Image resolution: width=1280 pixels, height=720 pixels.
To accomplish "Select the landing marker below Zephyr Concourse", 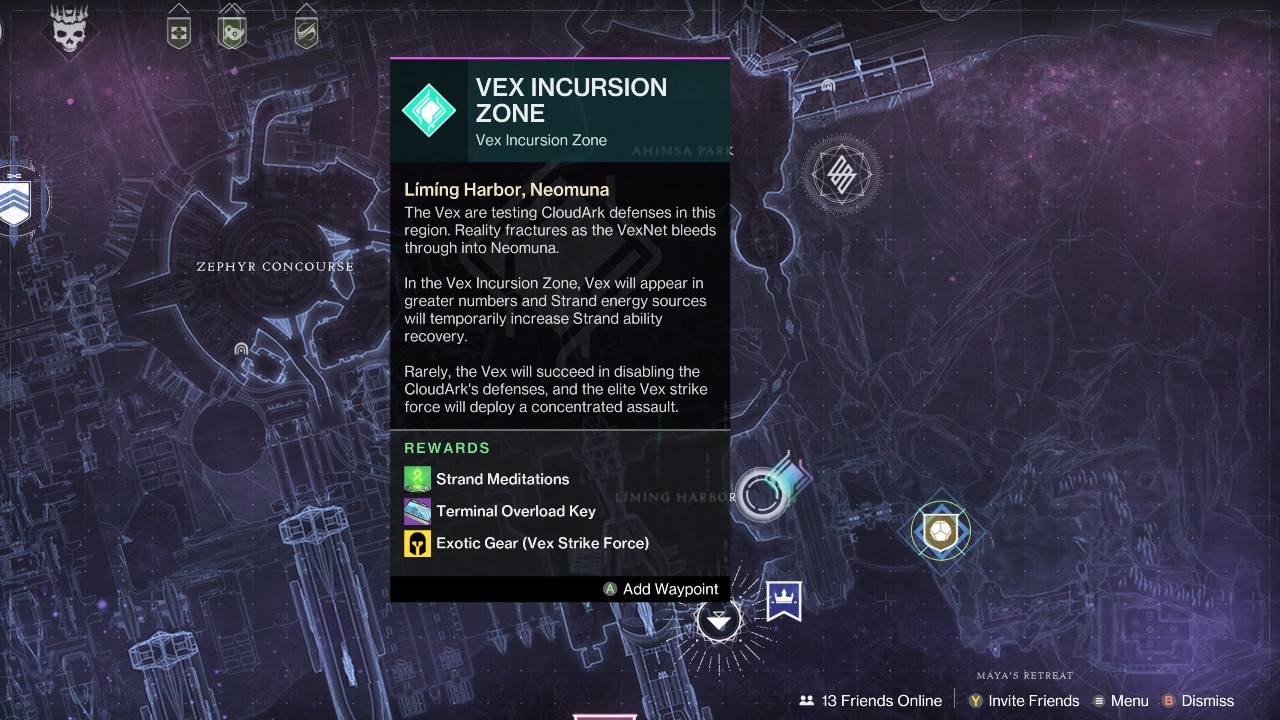I will pyautogui.click(x=241, y=349).
